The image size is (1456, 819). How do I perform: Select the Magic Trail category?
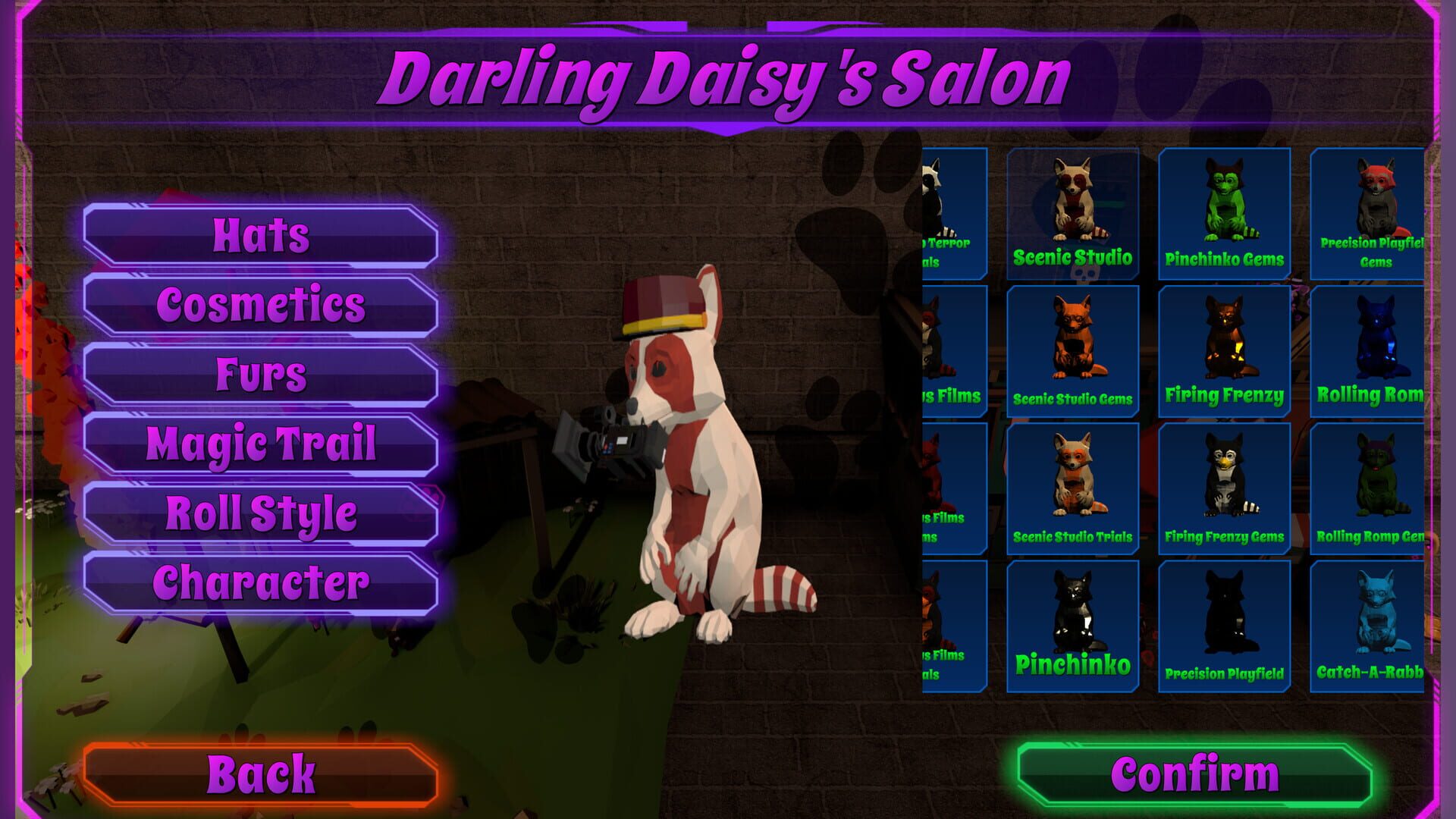point(262,442)
